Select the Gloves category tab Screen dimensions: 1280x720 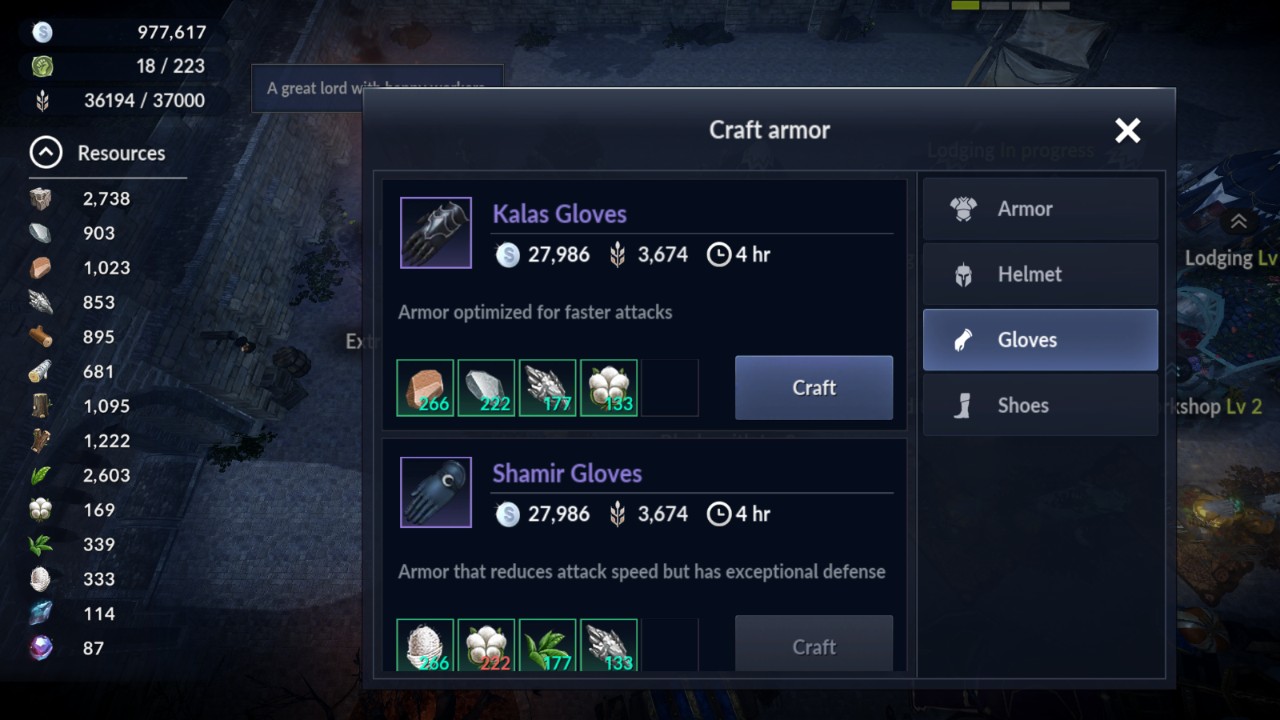[x=1040, y=340]
